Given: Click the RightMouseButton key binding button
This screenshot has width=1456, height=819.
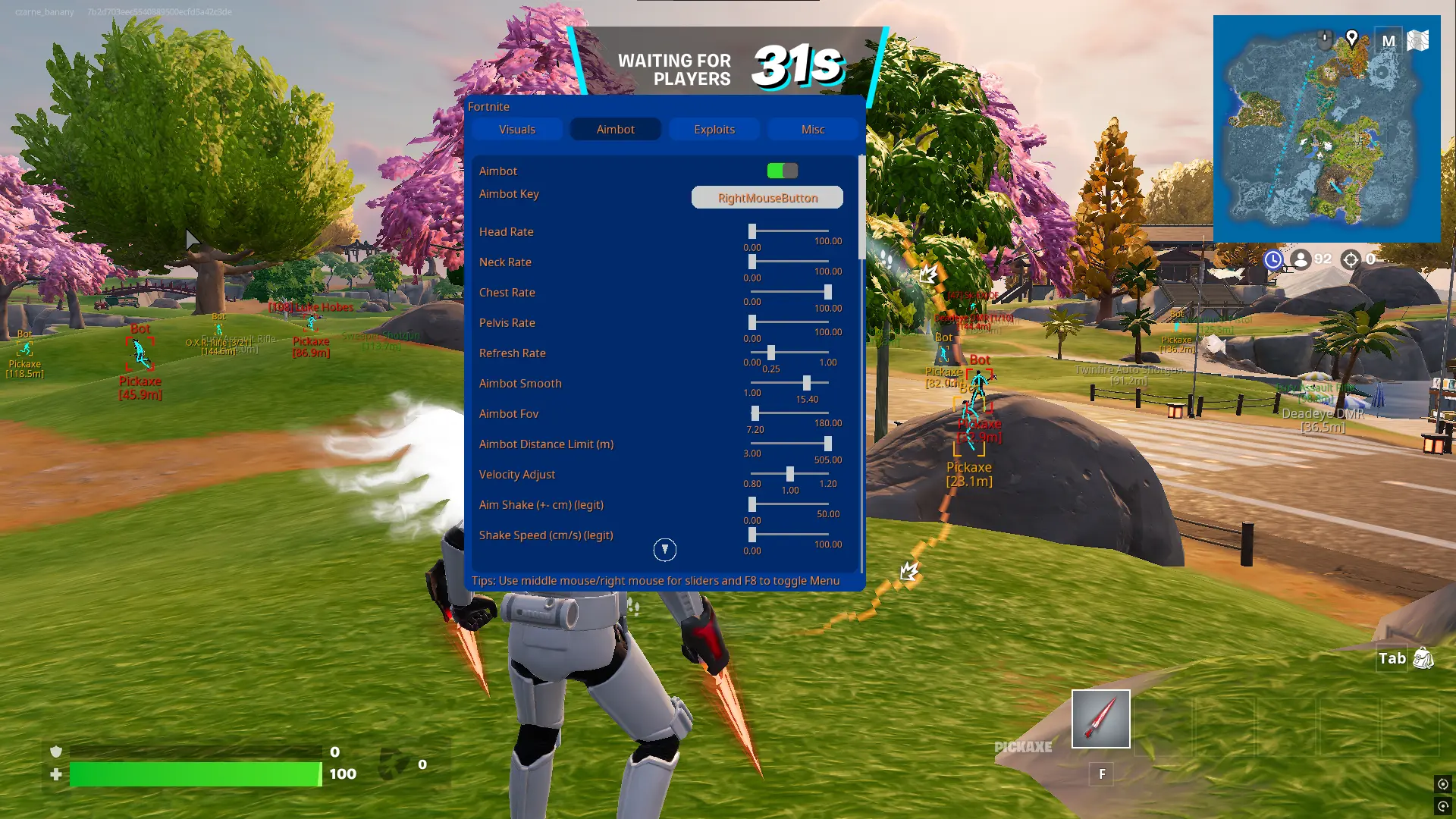Looking at the screenshot, I should coord(767,198).
